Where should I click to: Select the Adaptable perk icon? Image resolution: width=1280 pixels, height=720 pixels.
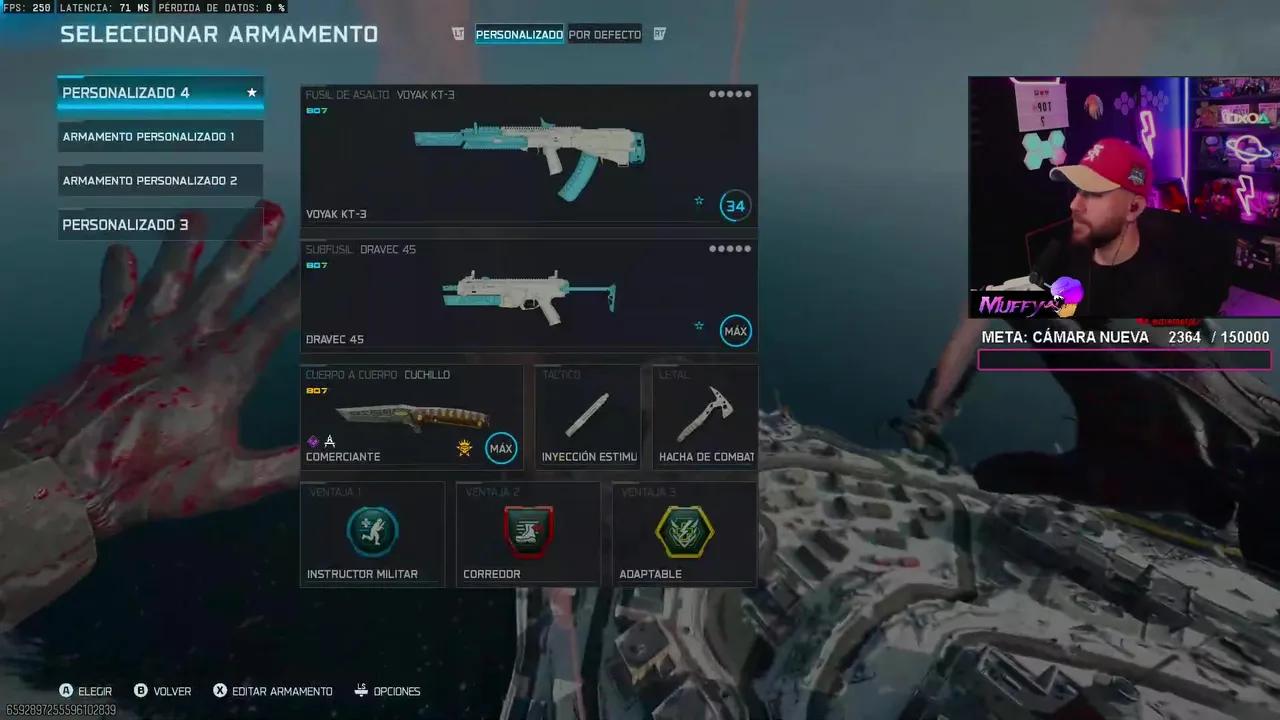tap(684, 533)
